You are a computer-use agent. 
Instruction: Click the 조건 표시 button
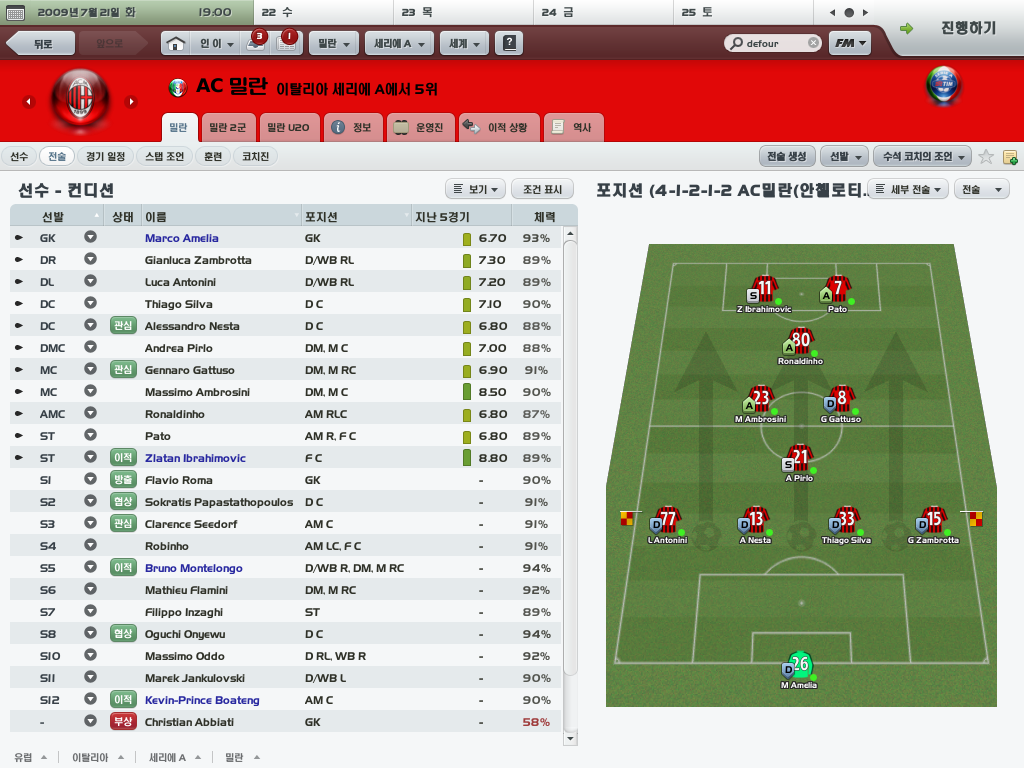[542, 189]
